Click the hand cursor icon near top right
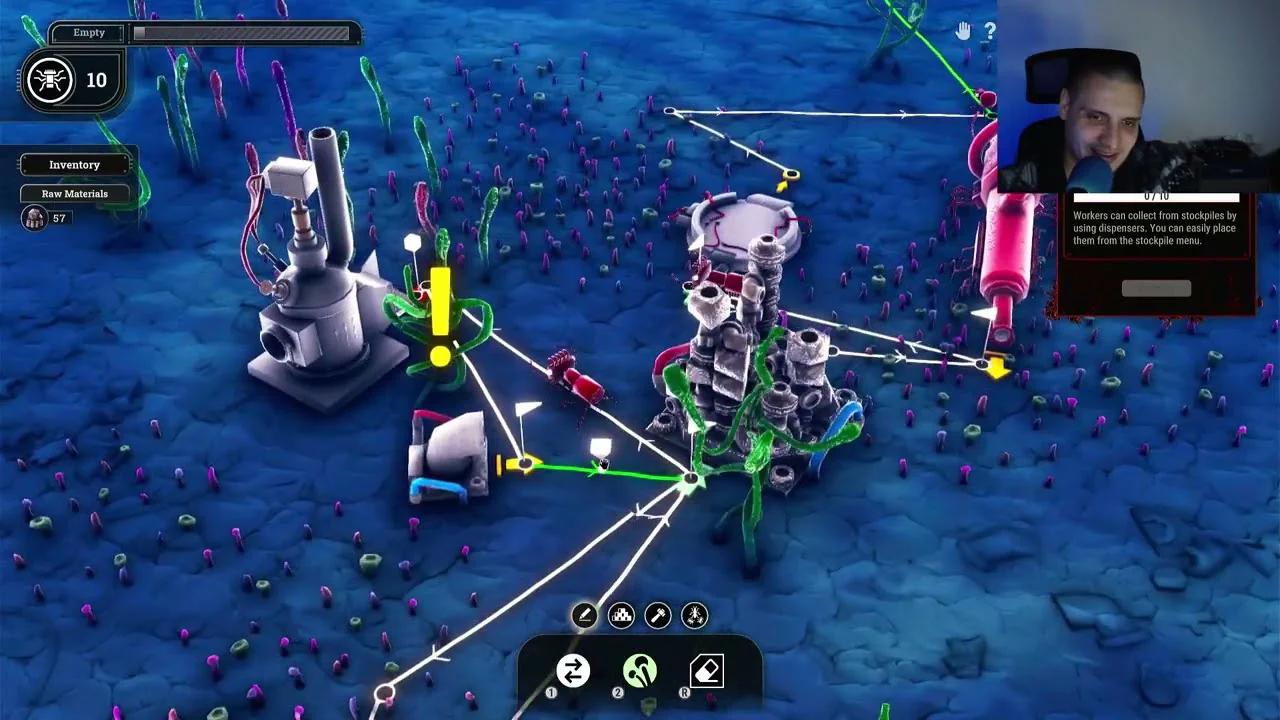The width and height of the screenshot is (1280, 720). (962, 32)
